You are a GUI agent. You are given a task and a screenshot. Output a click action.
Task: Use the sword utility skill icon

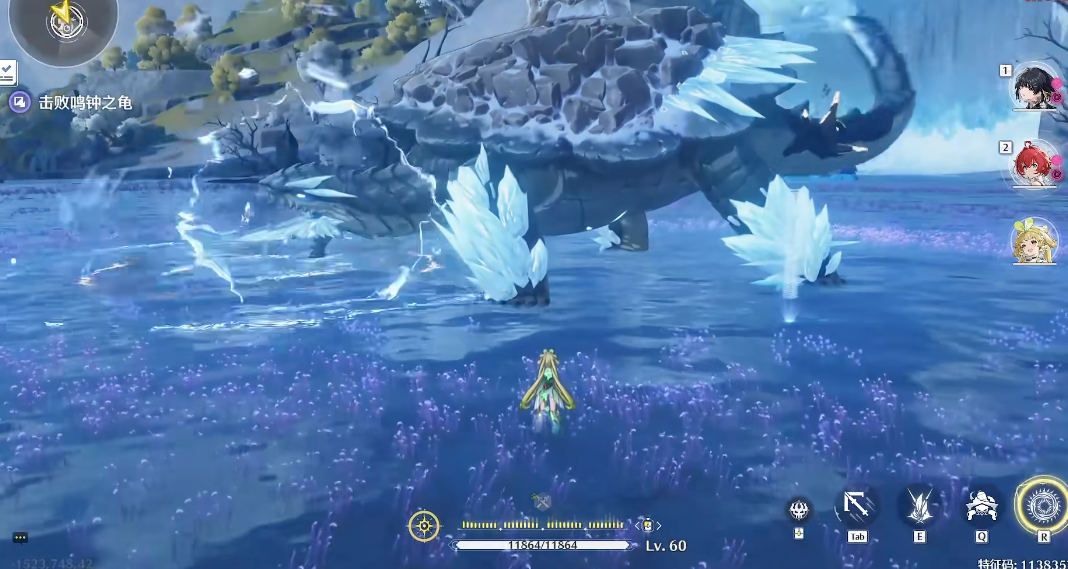click(857, 507)
